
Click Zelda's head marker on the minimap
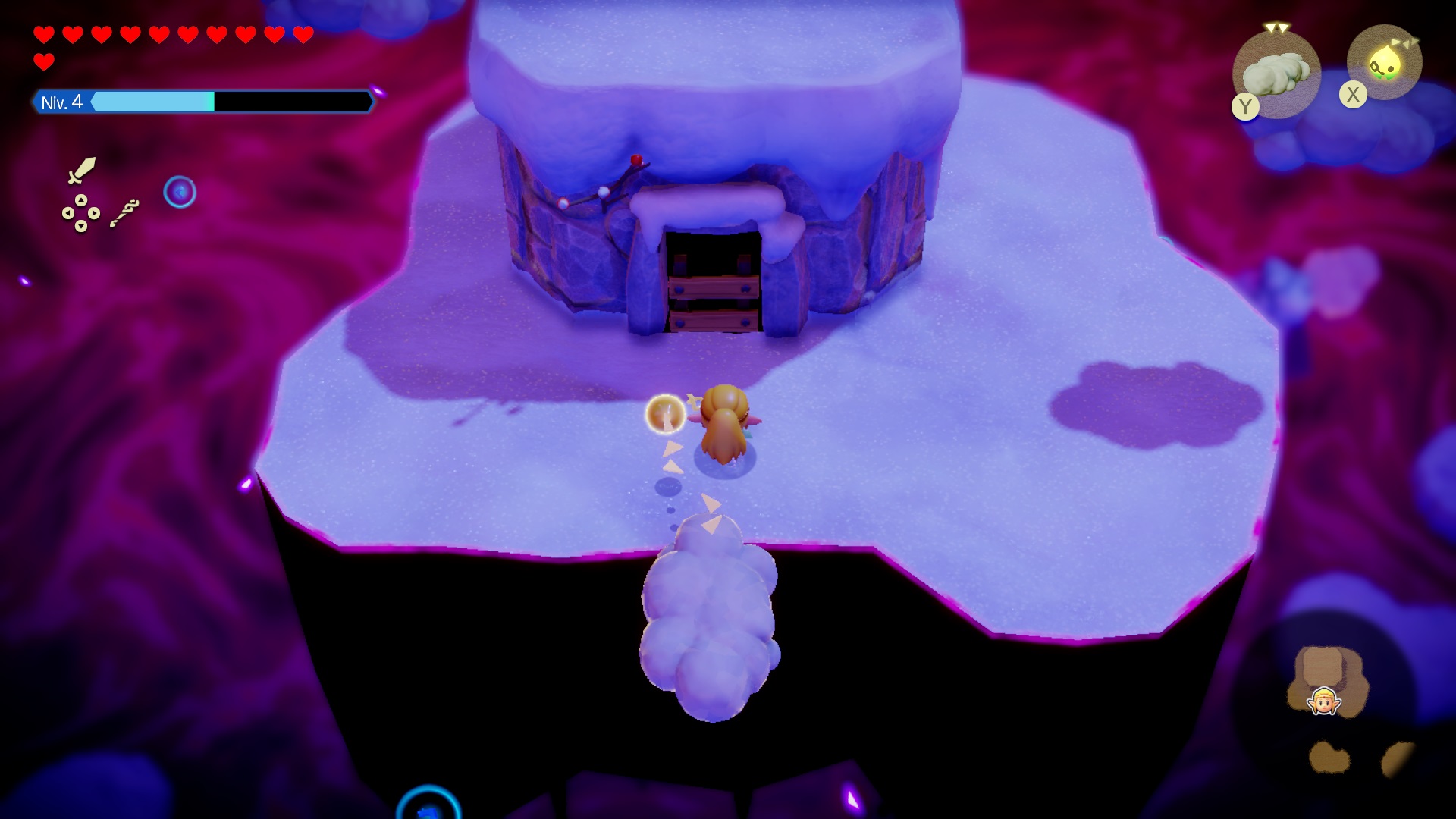coord(1324,701)
